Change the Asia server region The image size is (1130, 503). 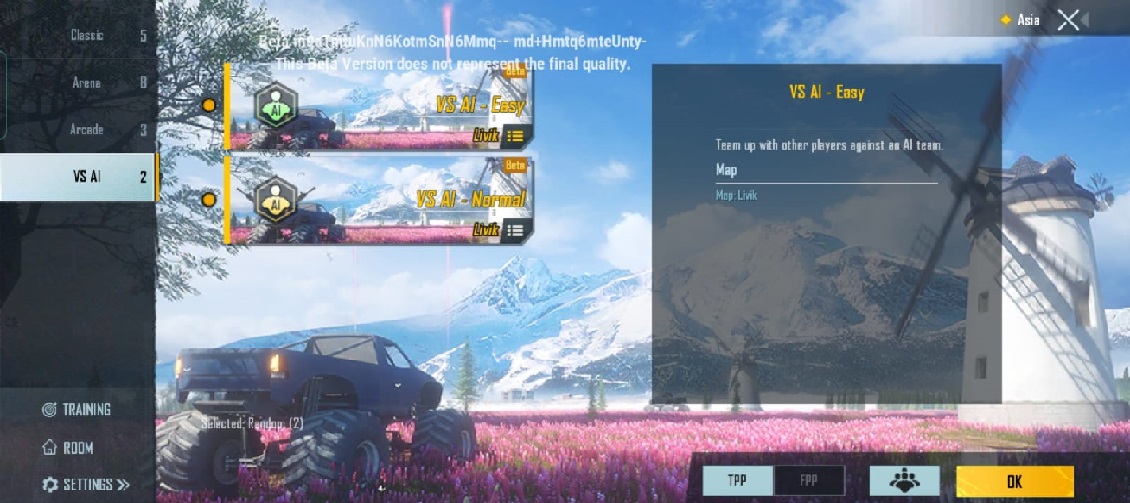coord(1020,20)
